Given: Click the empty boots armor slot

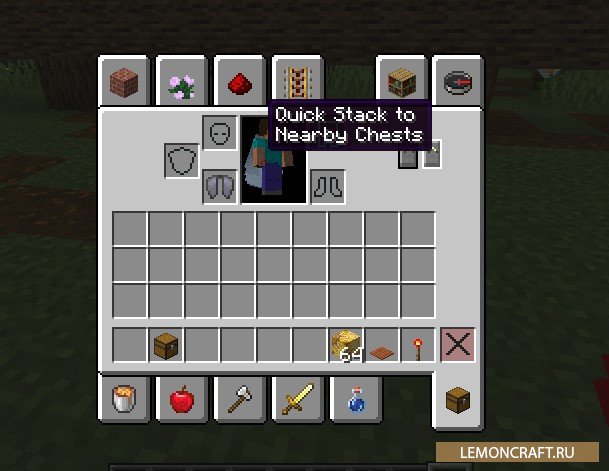Looking at the screenshot, I should (328, 186).
